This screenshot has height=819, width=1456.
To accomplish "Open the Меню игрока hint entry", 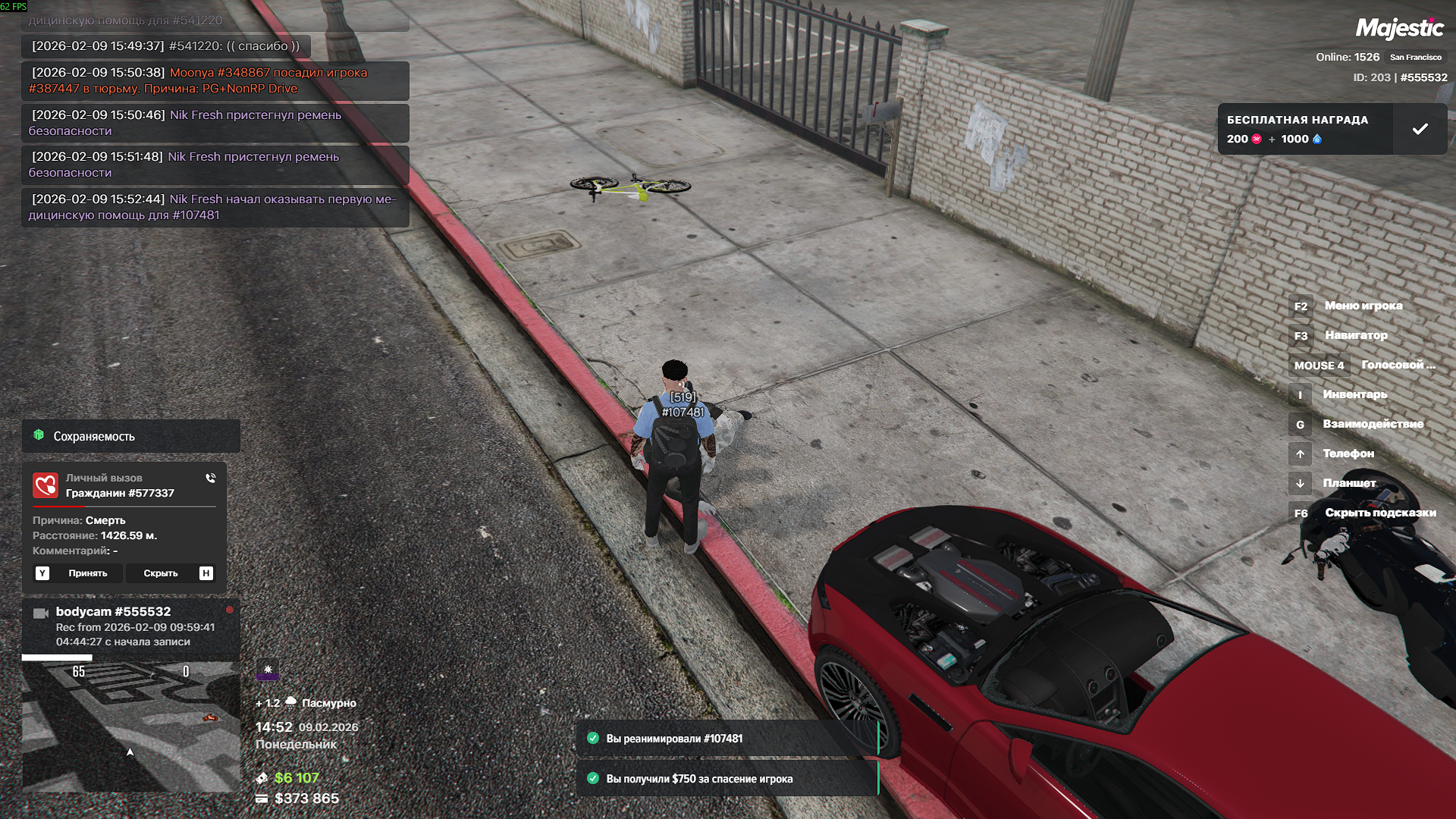I will tap(1363, 306).
